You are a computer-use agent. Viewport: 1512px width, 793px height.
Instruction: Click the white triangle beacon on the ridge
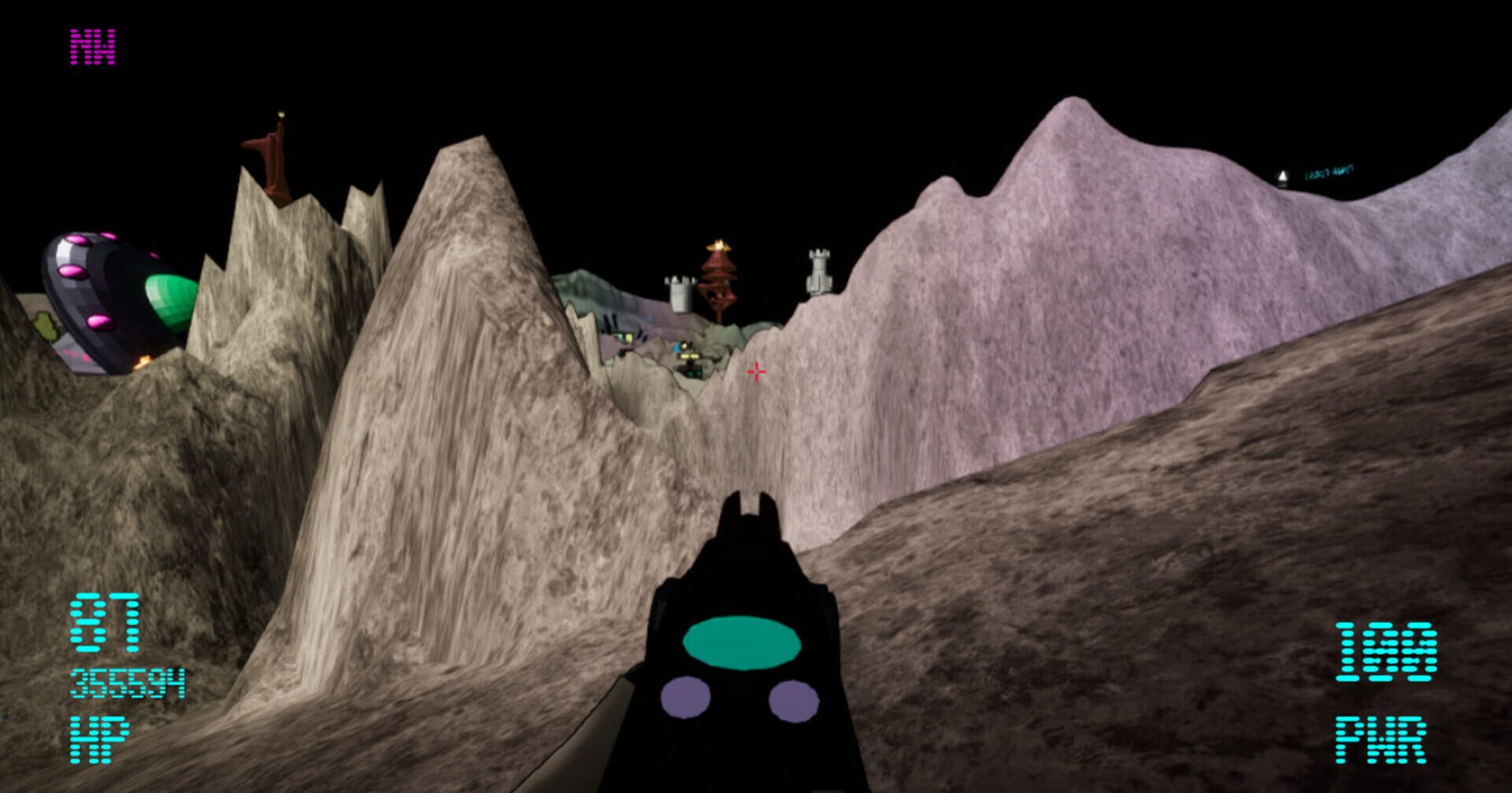click(1284, 175)
